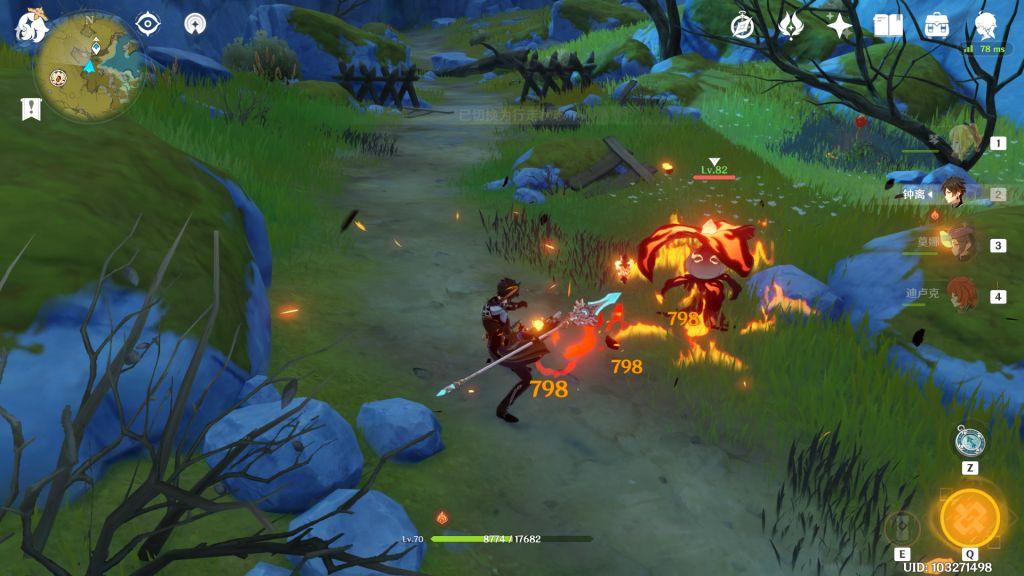Activate the stone pillar elemental skill
The image size is (1024, 576).
tap(902, 528)
